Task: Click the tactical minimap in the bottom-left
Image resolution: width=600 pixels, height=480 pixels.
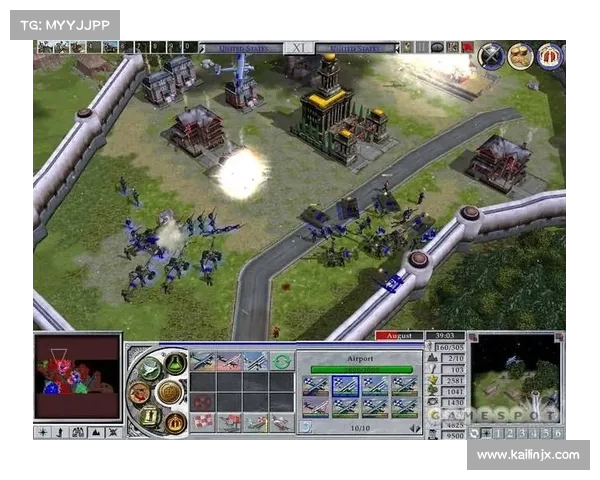Action: (x=77, y=378)
